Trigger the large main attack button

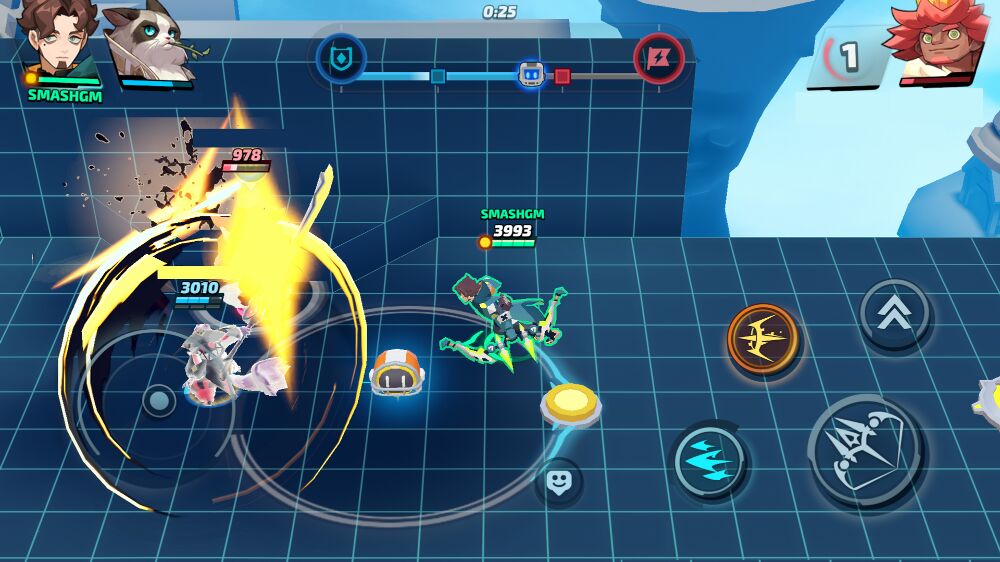pyautogui.click(x=867, y=450)
